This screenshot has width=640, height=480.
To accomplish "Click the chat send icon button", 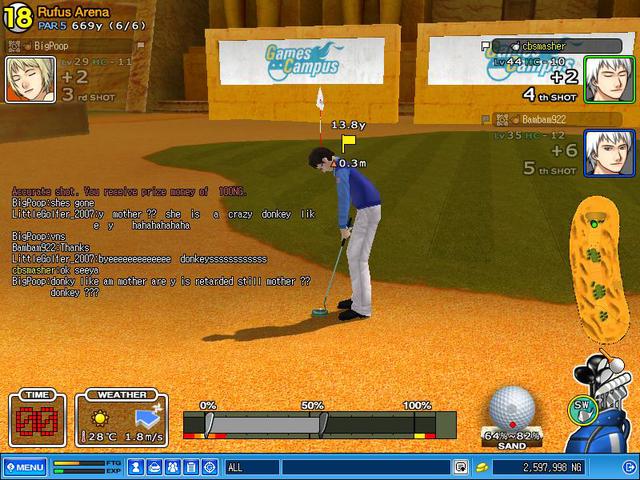I will [x=461, y=467].
